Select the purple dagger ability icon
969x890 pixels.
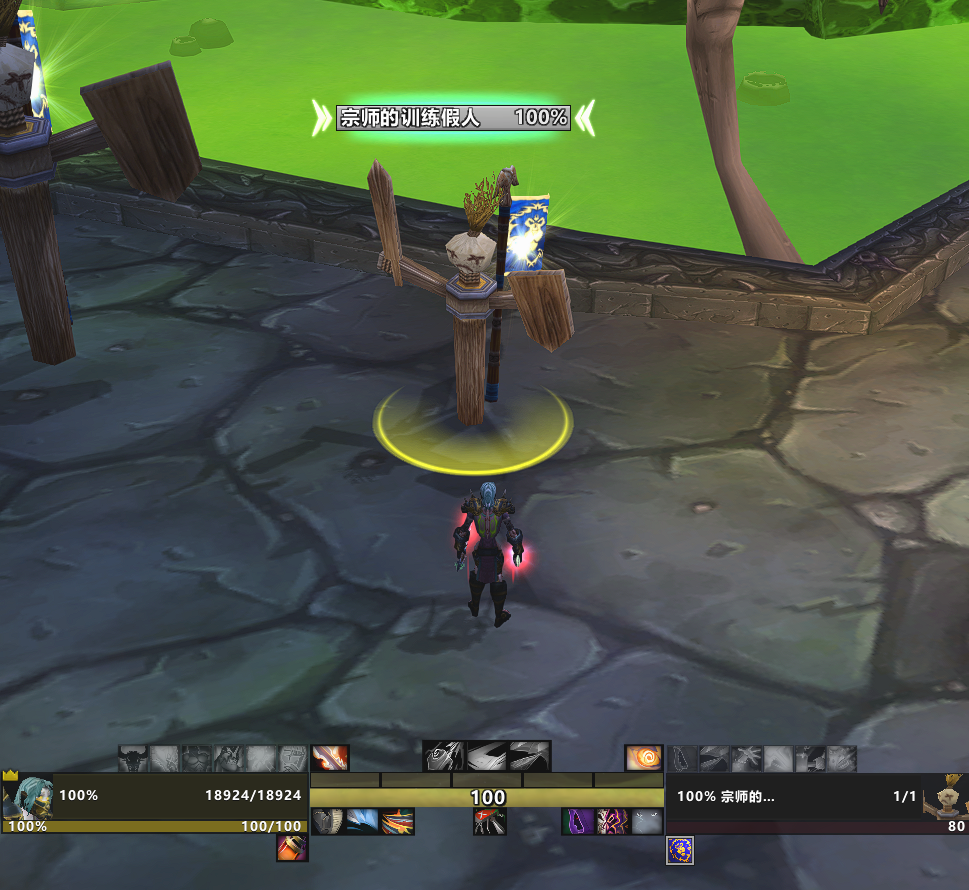(x=579, y=822)
